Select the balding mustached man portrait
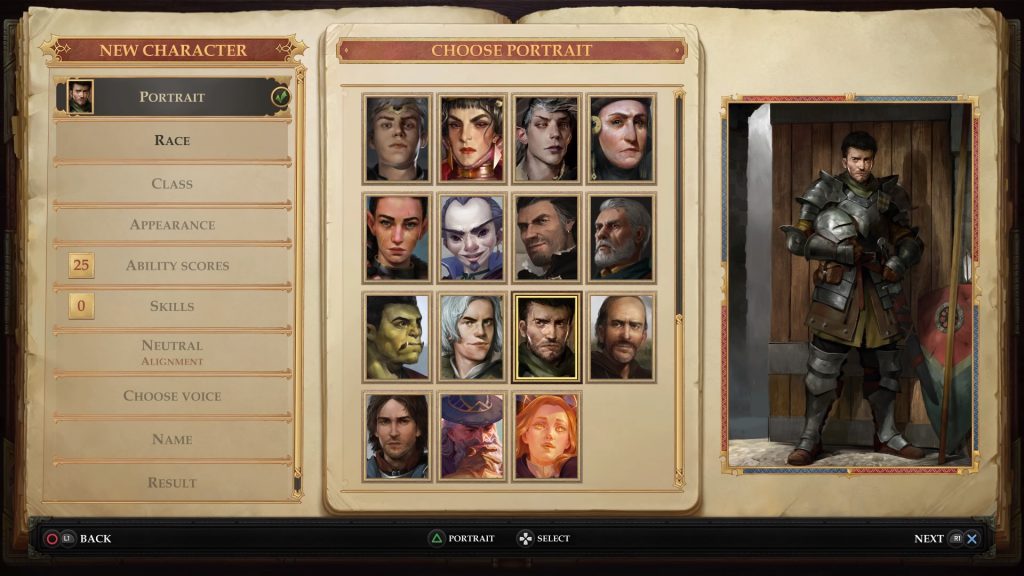This screenshot has width=1024, height=576. 621,337
